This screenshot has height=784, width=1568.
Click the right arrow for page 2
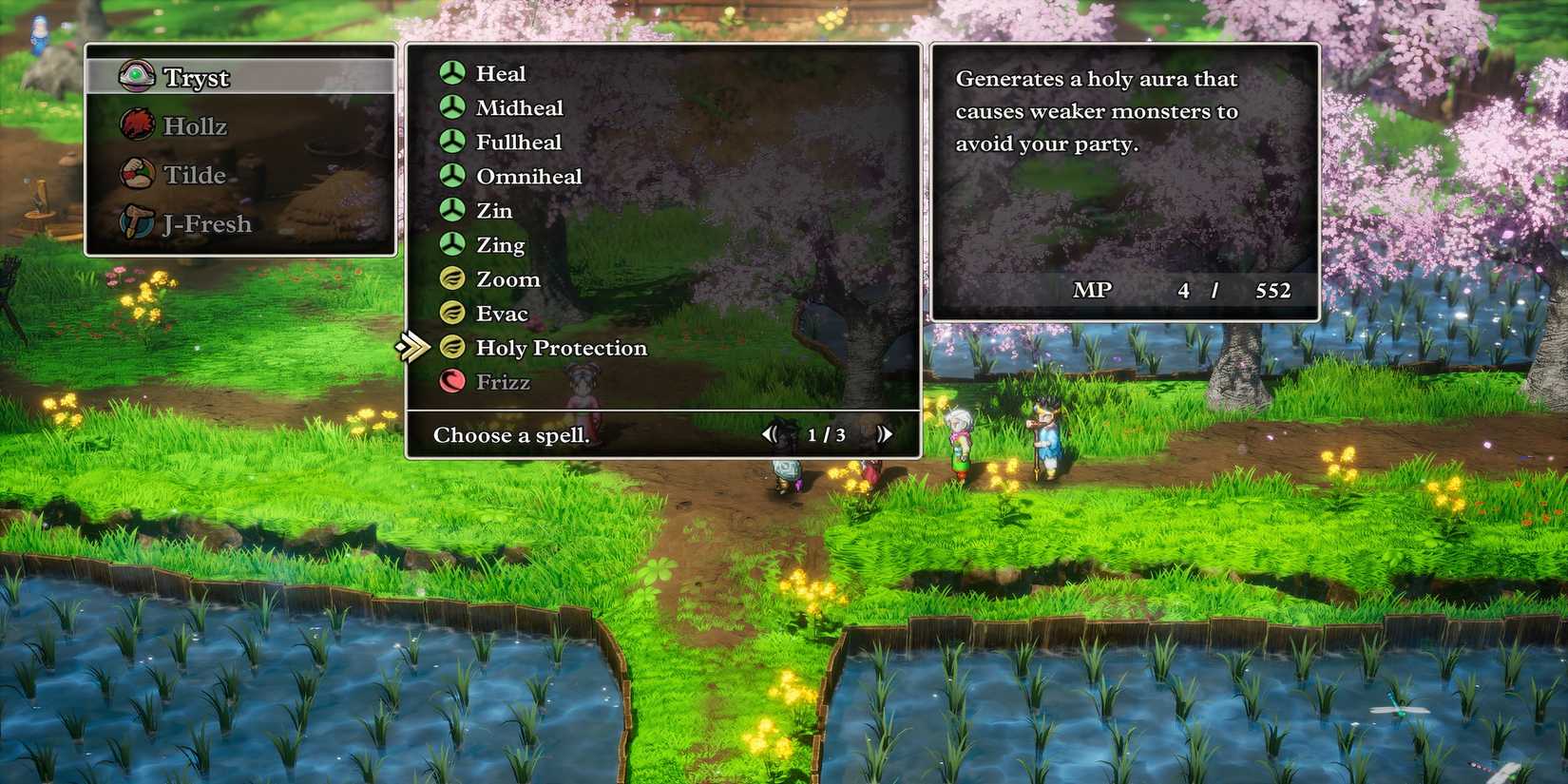tap(886, 433)
